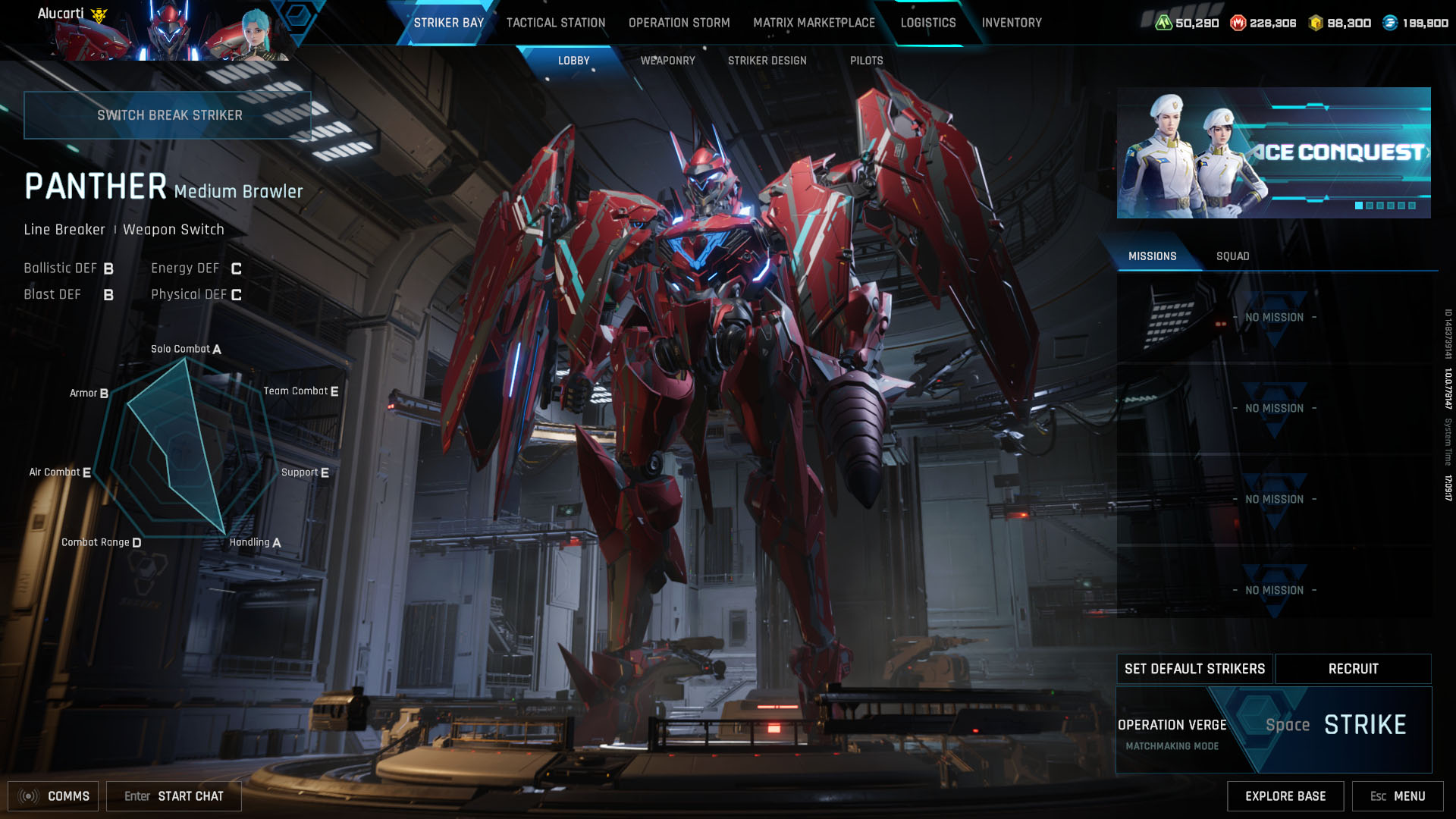
Task: Open COMMS from the bottom bar
Action: pos(53,796)
